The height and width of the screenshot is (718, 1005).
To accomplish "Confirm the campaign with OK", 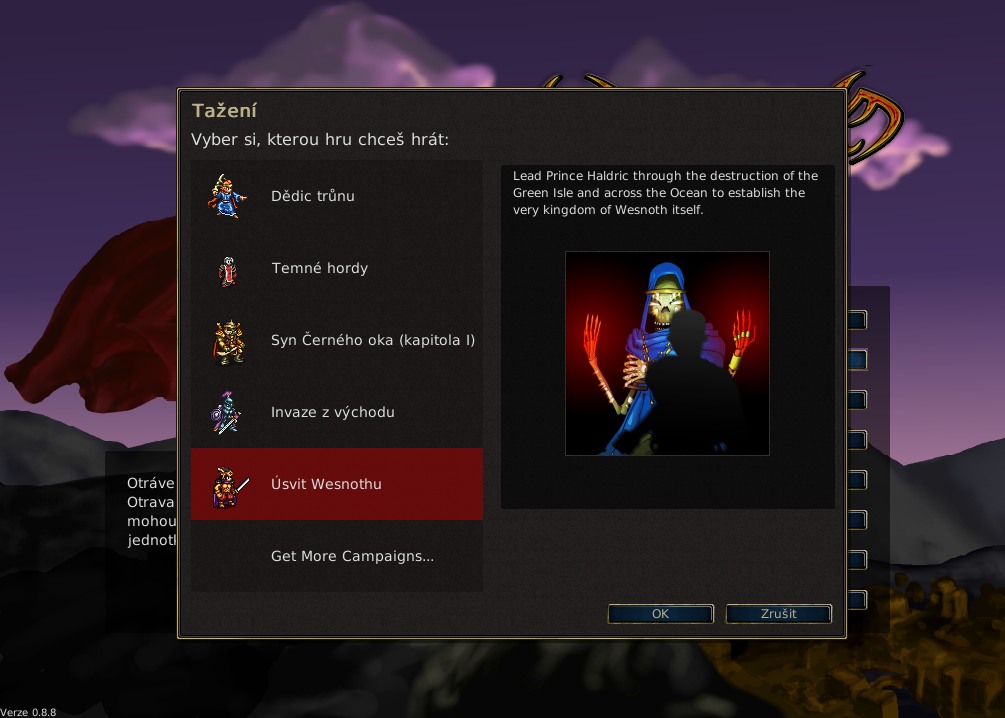I will pyautogui.click(x=660, y=614).
